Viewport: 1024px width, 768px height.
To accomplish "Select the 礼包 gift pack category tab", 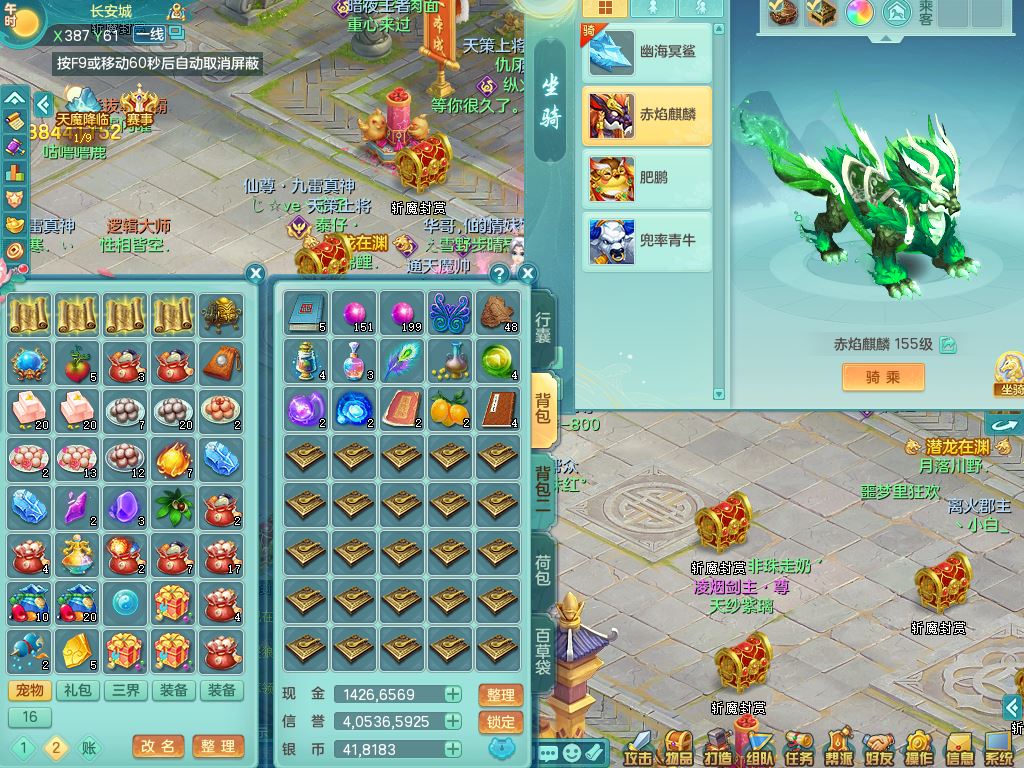I will coord(78,690).
